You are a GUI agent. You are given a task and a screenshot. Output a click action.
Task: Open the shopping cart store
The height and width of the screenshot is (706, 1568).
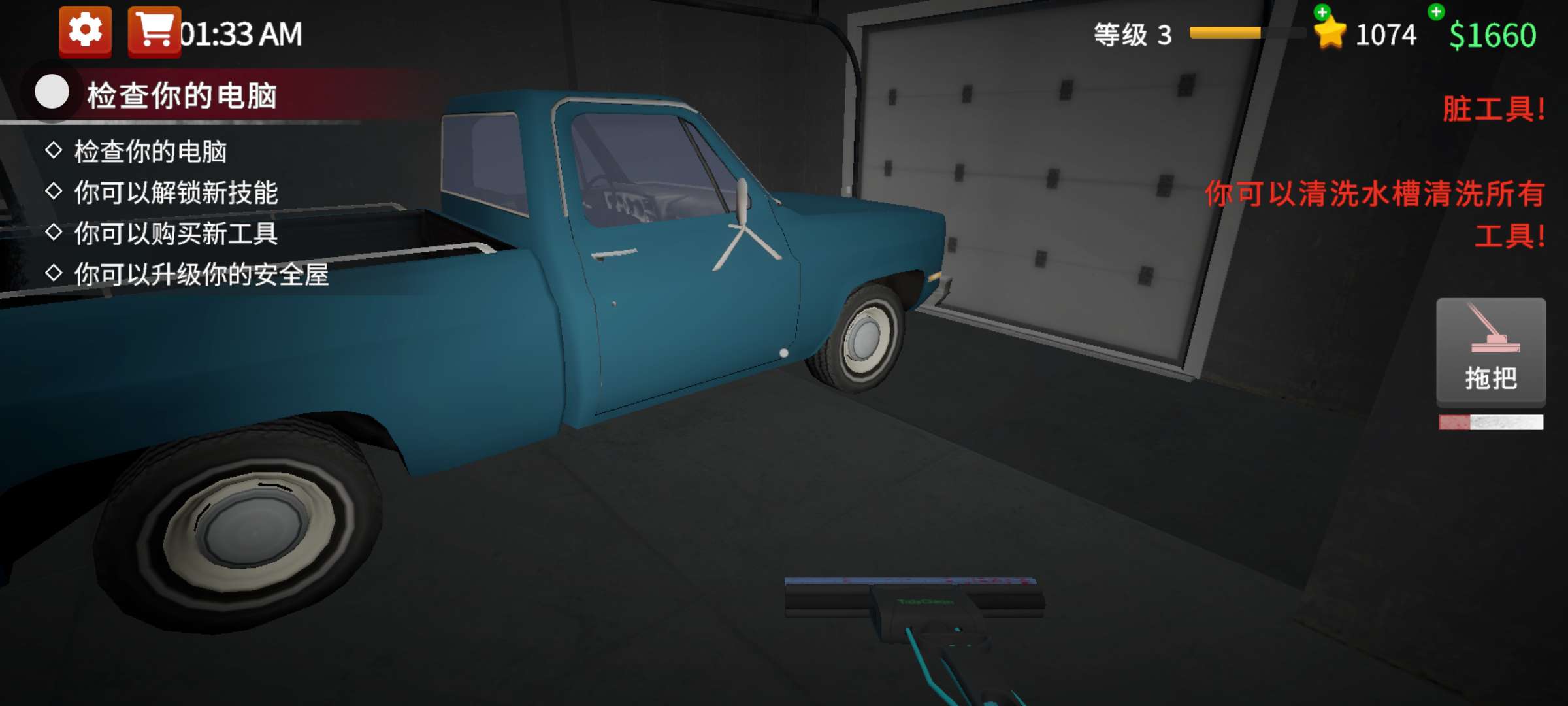coord(154,31)
